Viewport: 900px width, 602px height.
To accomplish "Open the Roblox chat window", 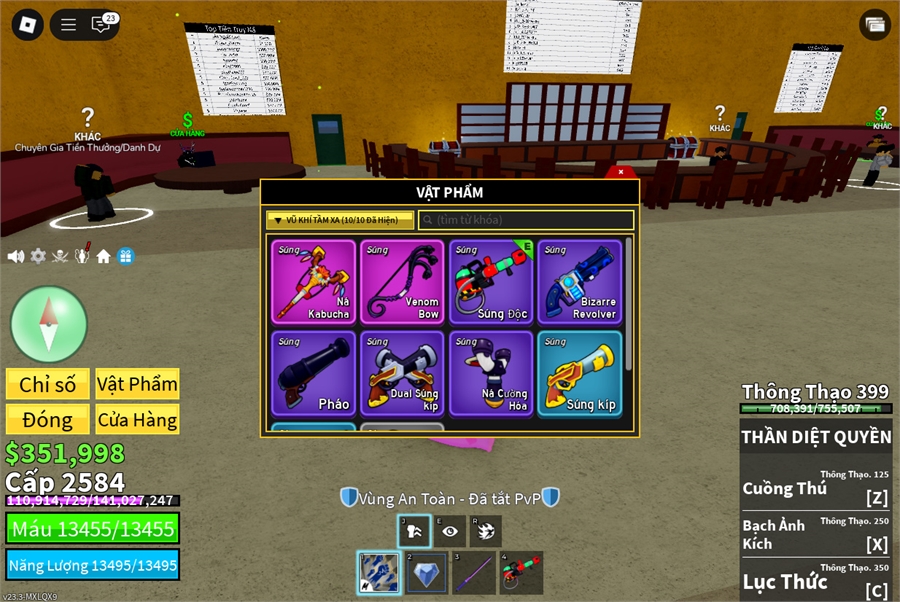I will coord(101,25).
